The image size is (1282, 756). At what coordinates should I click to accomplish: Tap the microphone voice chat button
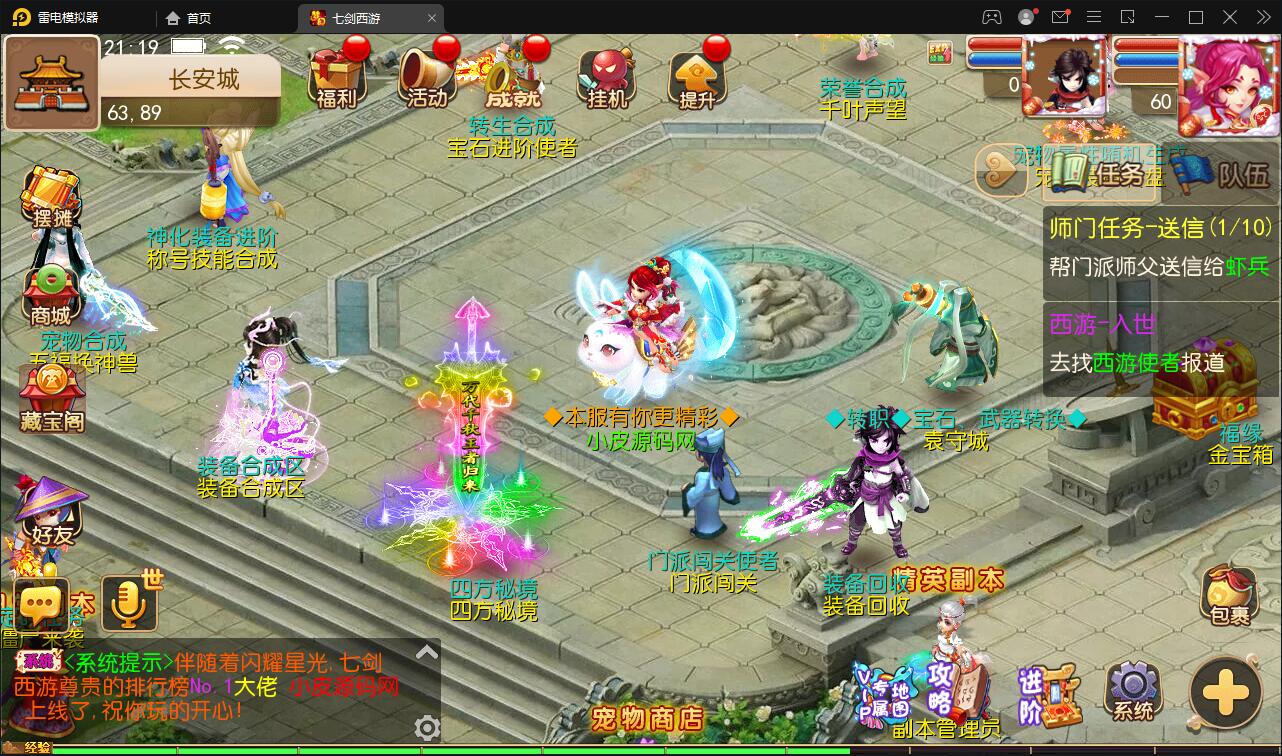coord(129,603)
